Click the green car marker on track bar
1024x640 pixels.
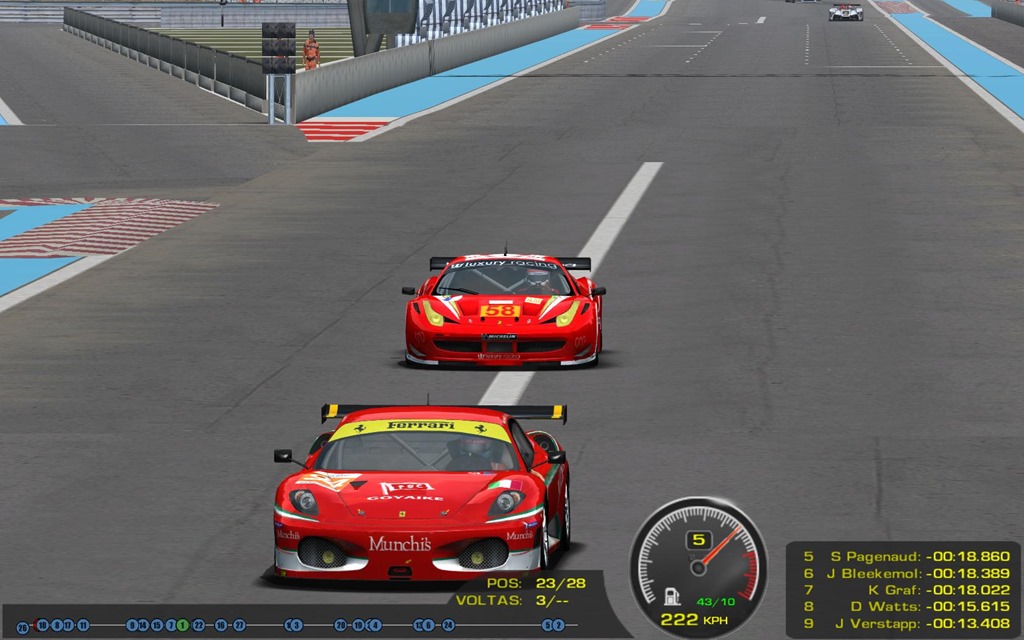(x=183, y=625)
